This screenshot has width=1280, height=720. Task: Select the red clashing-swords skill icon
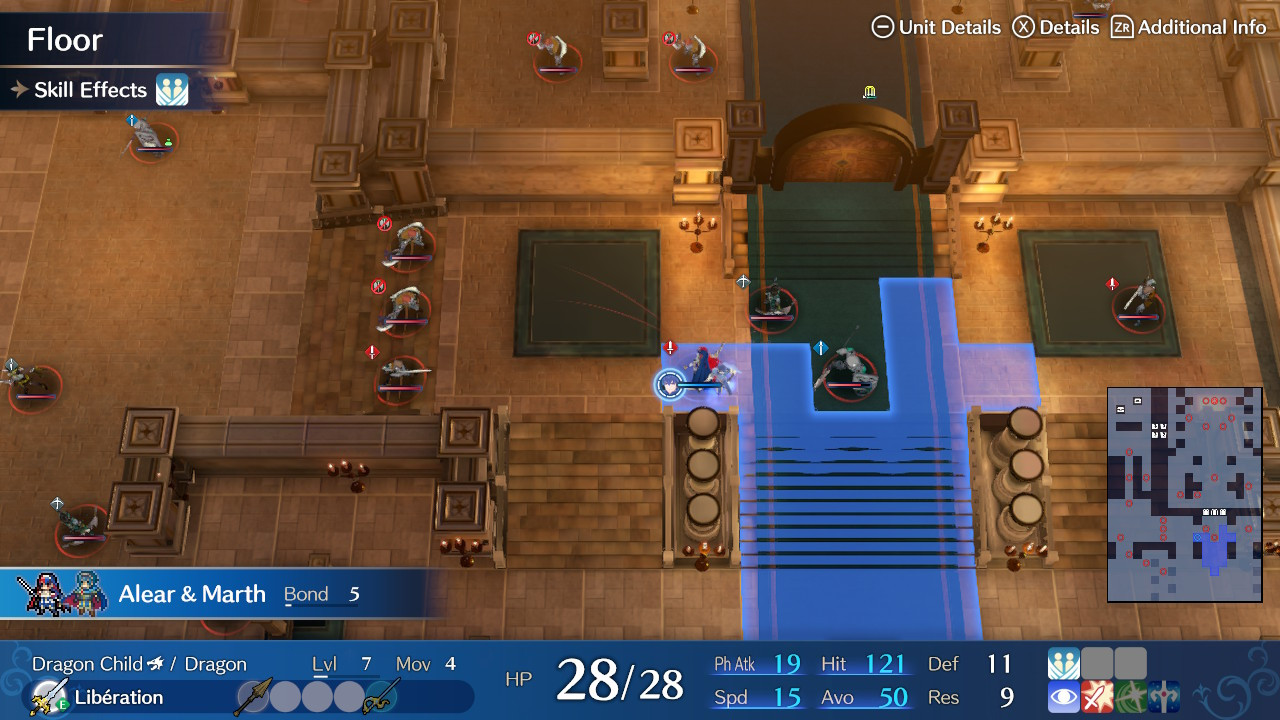pos(1097,697)
